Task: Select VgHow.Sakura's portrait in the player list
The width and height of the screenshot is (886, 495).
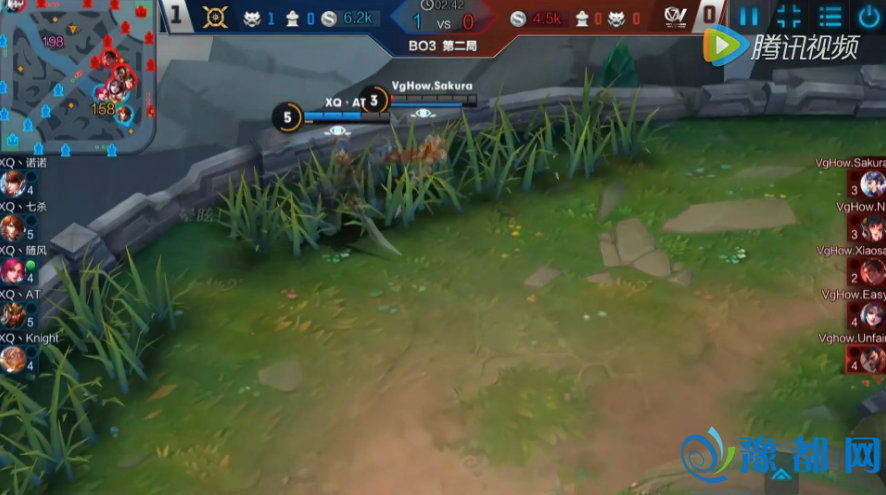Action: tap(873, 184)
